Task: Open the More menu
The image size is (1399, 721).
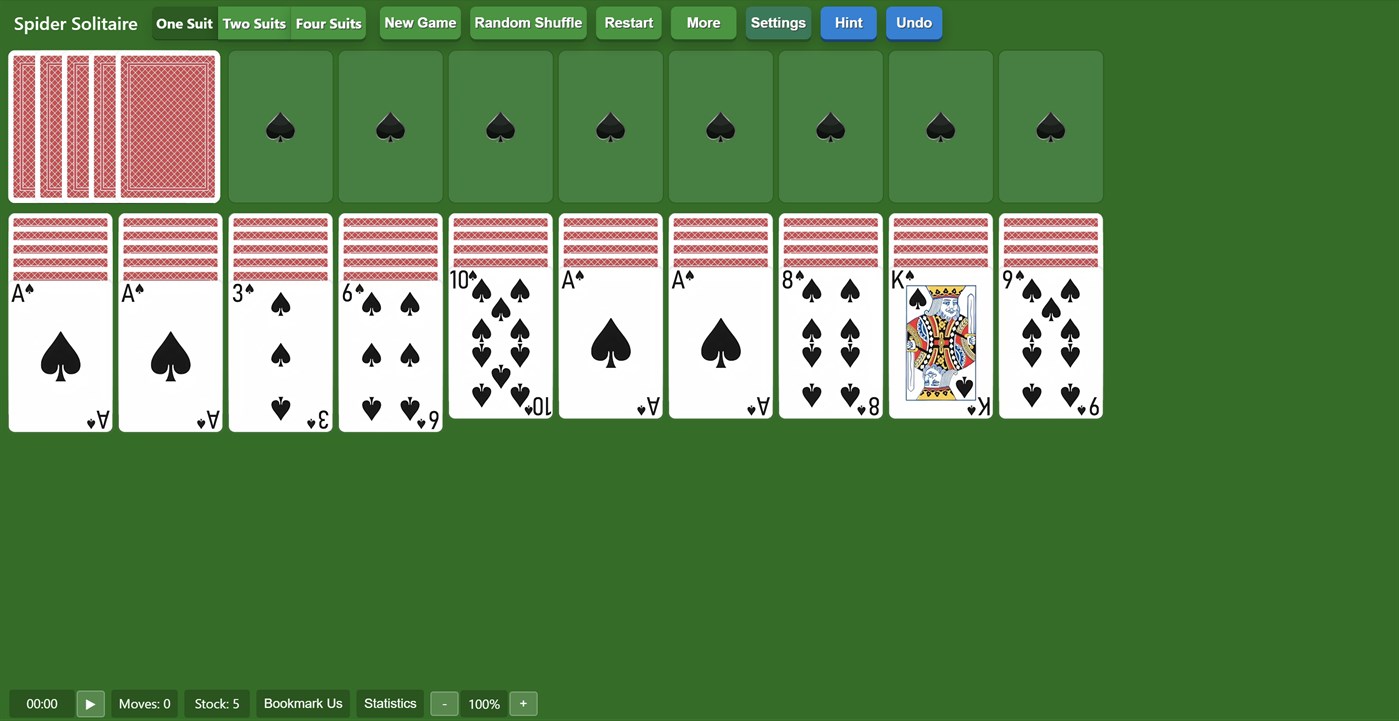Action: click(x=703, y=22)
